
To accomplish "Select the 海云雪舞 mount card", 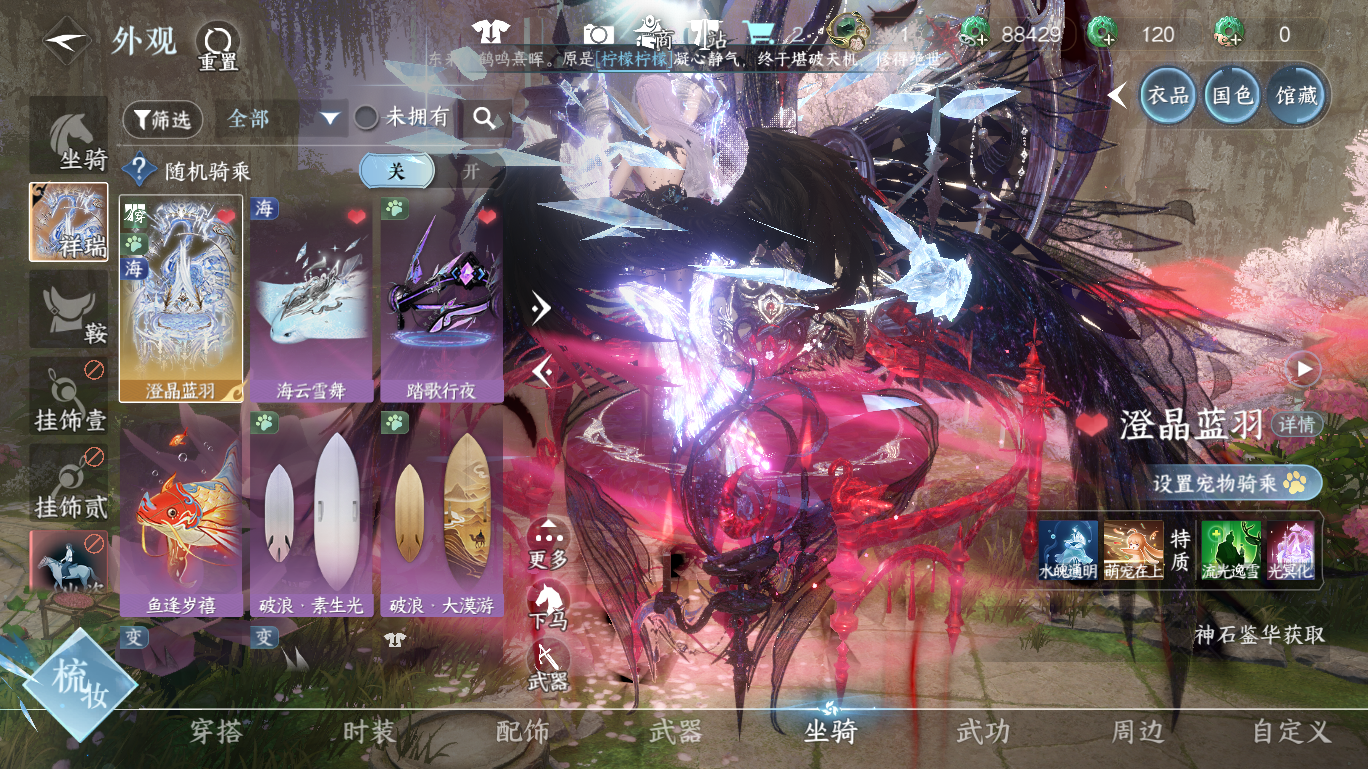I will (311, 299).
